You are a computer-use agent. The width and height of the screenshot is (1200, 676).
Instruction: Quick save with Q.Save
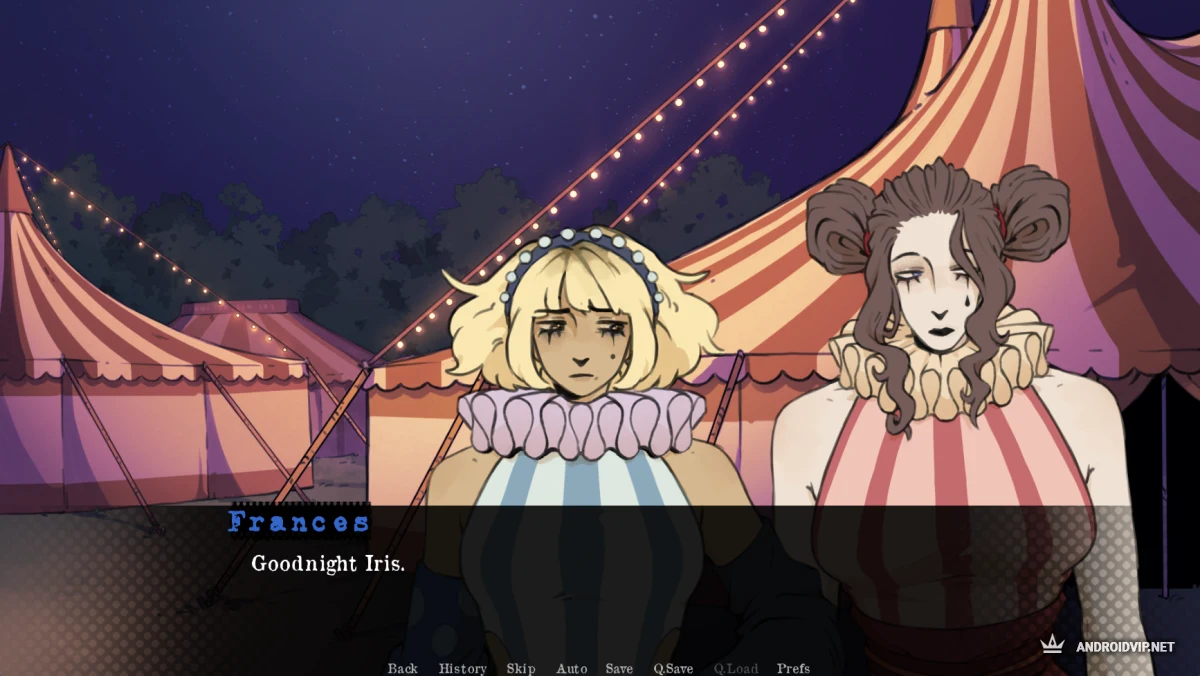[x=673, y=668]
